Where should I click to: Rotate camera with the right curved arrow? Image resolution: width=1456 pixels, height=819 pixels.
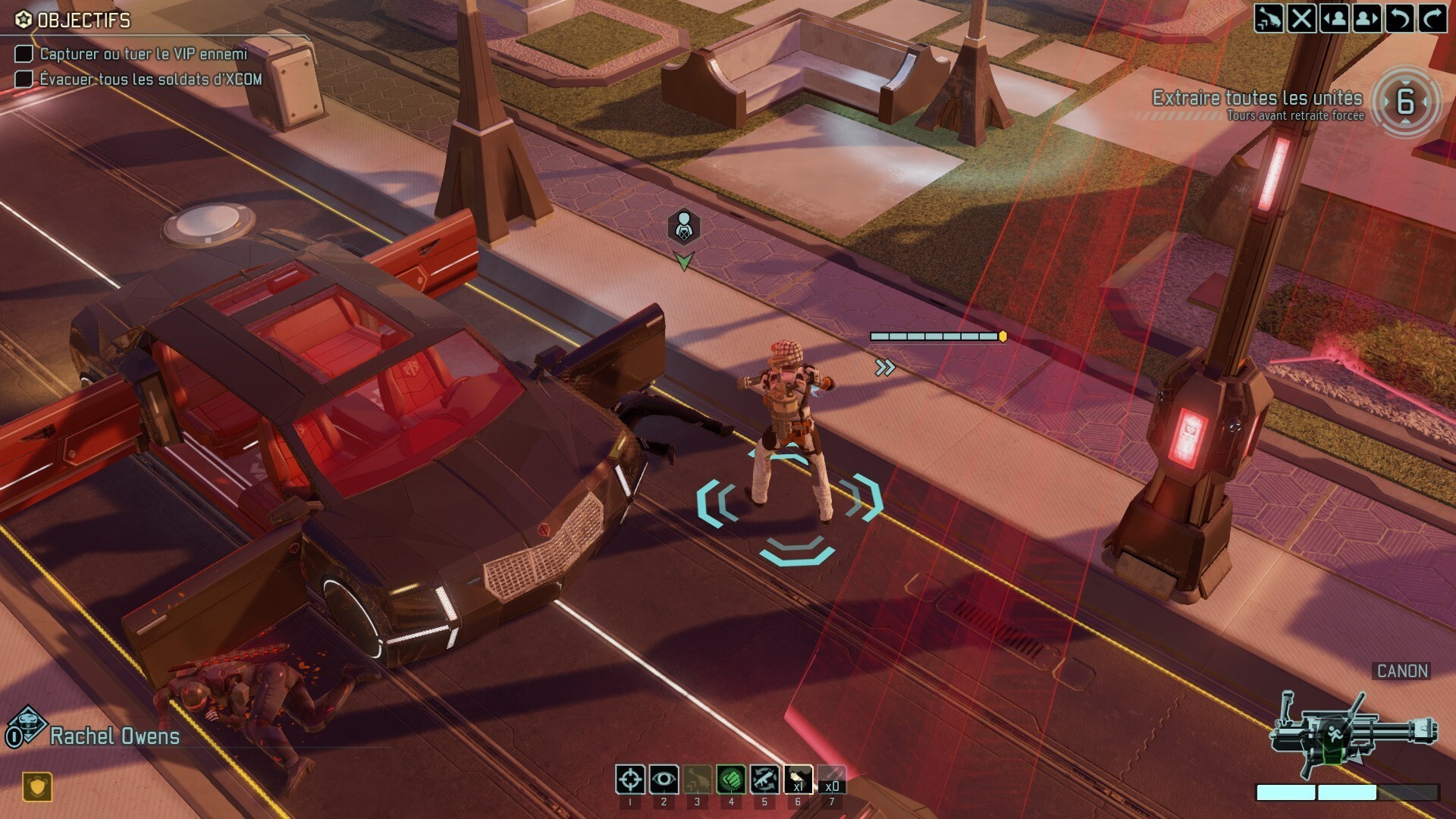(x=1432, y=18)
